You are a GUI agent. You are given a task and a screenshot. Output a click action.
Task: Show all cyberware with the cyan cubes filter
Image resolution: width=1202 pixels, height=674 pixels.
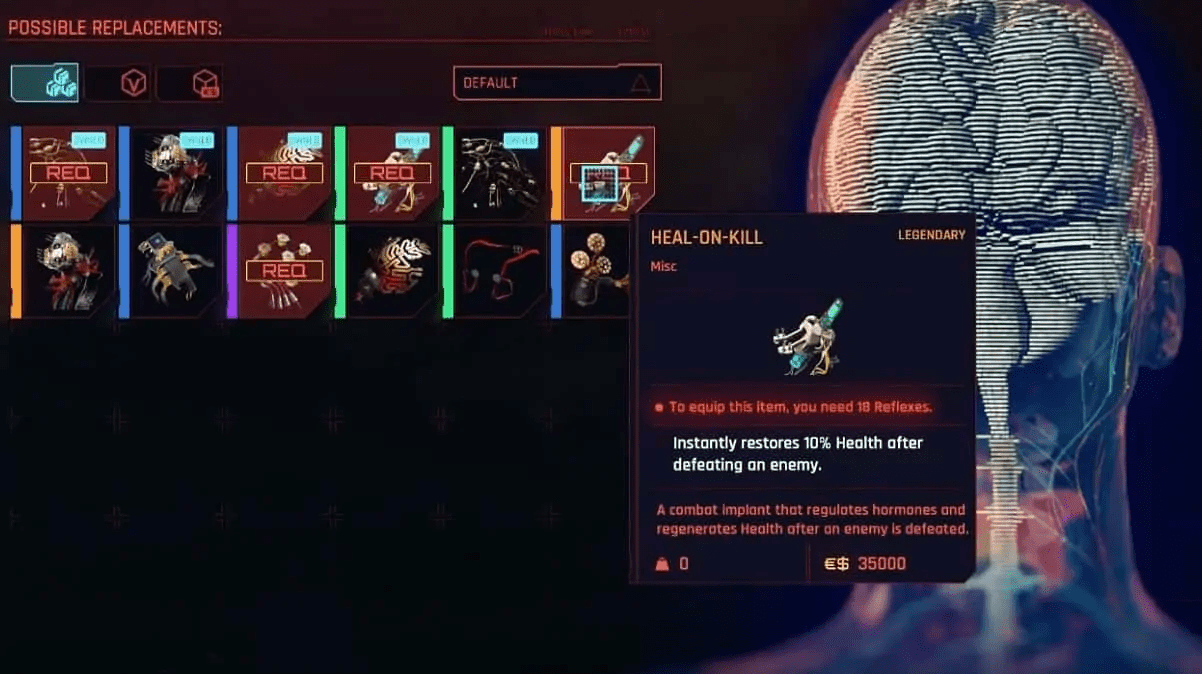(x=45, y=83)
